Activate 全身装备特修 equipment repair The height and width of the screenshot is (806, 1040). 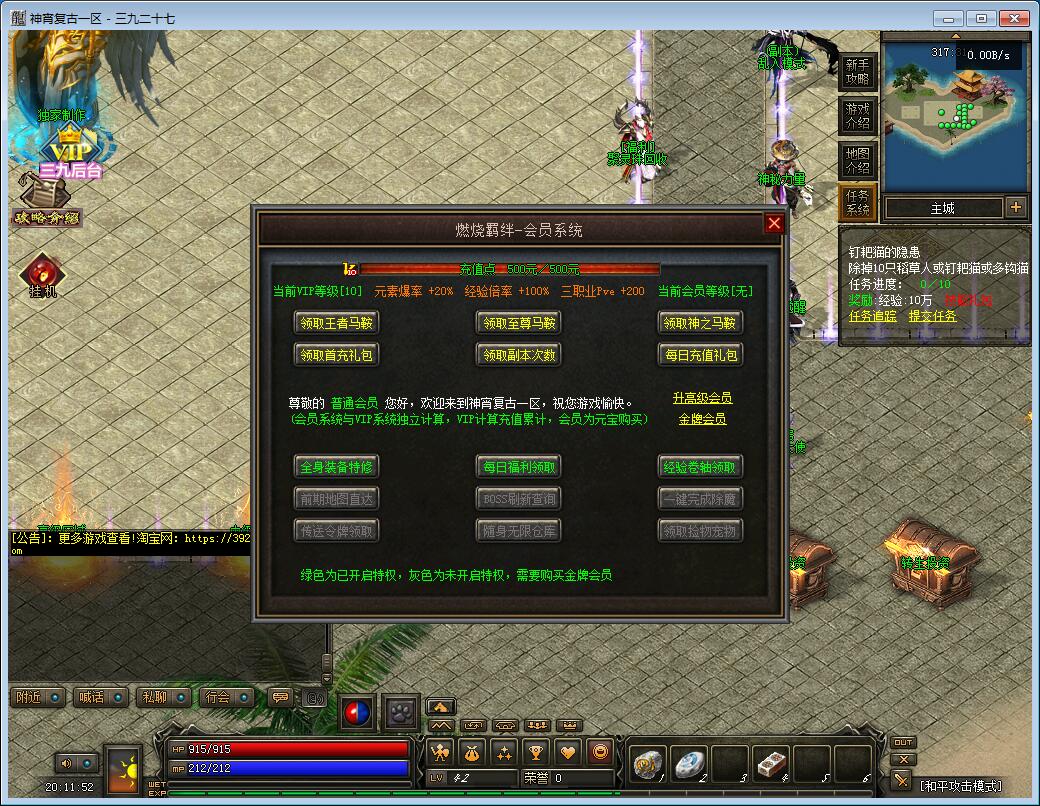pyautogui.click(x=337, y=466)
